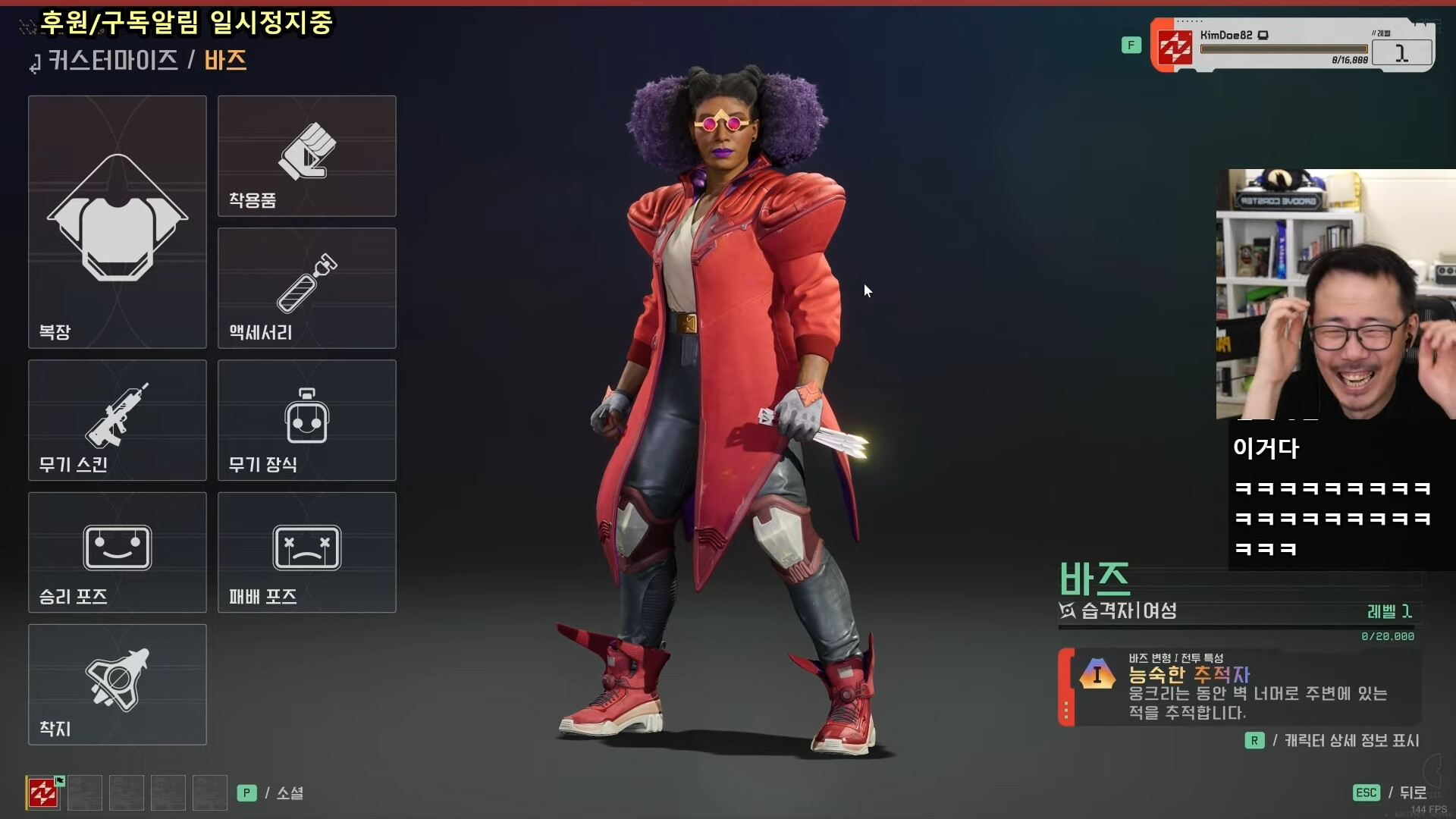Return to 커스터마이즈 breadcrumb
The height and width of the screenshot is (819, 1456).
(112, 60)
